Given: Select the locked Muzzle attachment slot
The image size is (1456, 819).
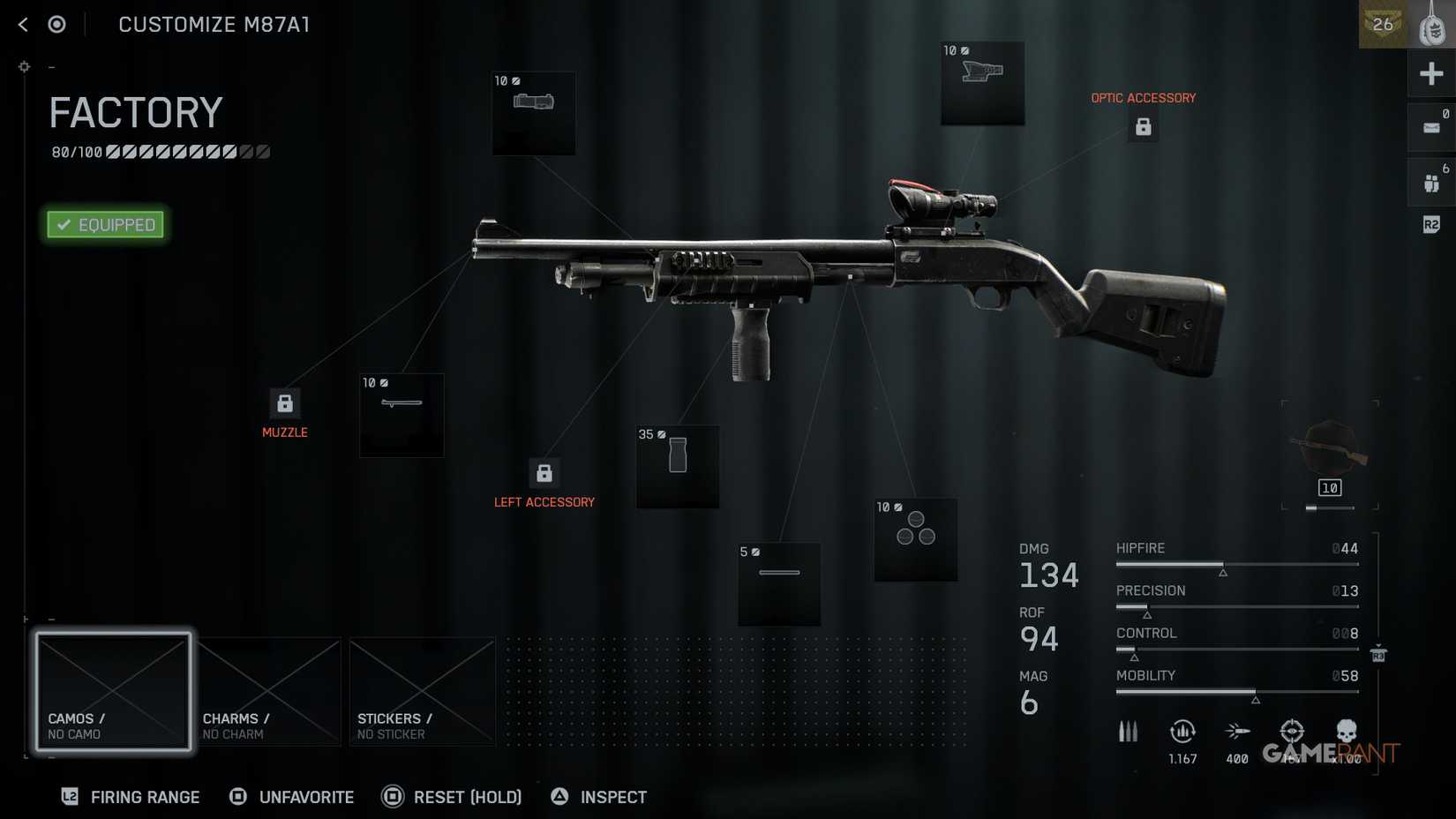Looking at the screenshot, I should [x=284, y=403].
